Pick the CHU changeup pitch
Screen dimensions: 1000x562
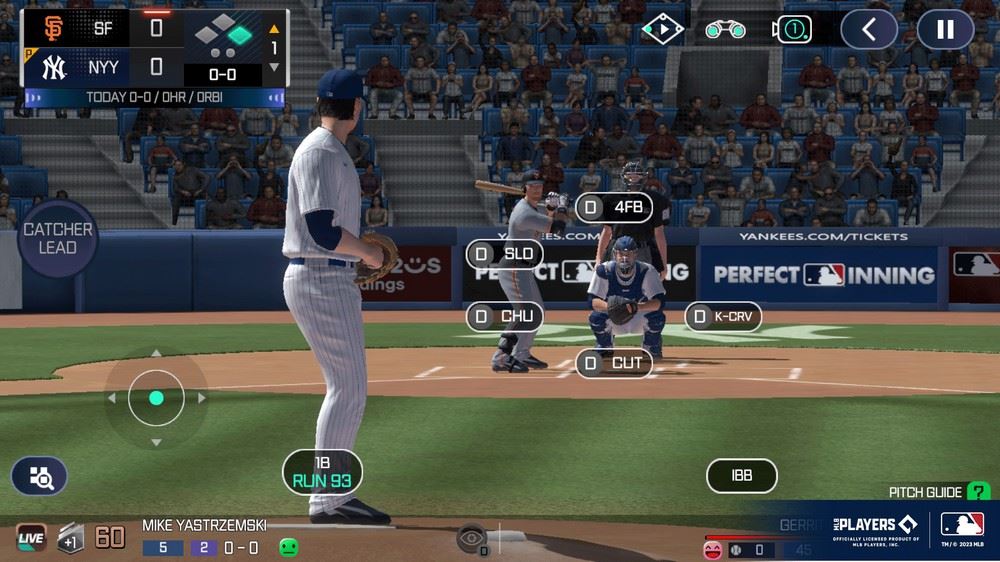click(x=505, y=317)
